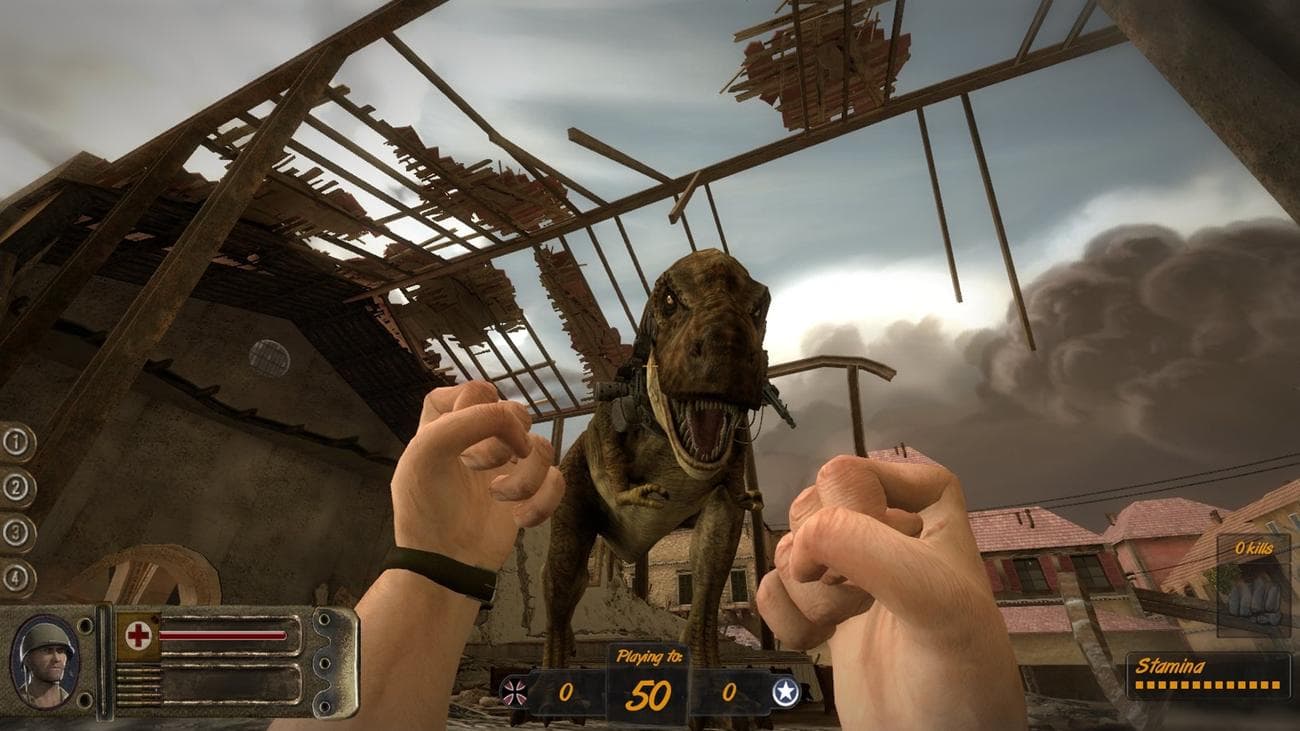This screenshot has height=731, width=1300.
Task: Click the segmented Stamina bar
Action: pos(1208,686)
